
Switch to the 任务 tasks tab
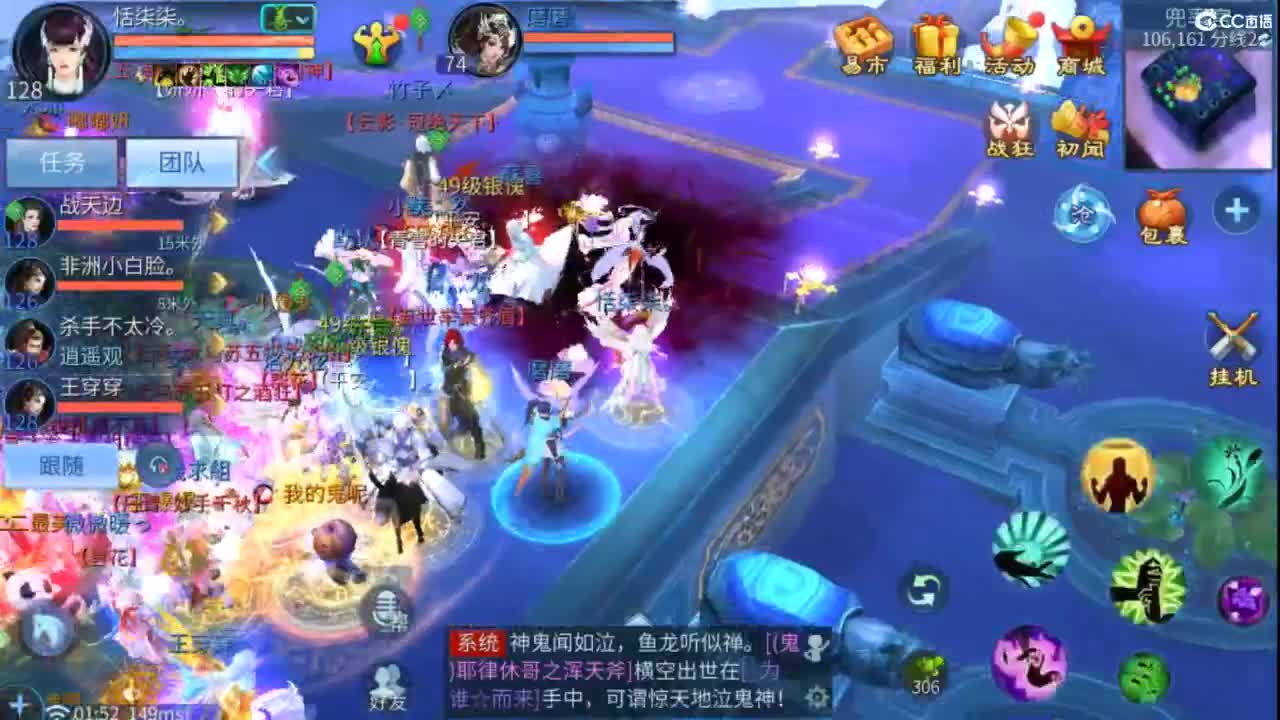coord(62,162)
